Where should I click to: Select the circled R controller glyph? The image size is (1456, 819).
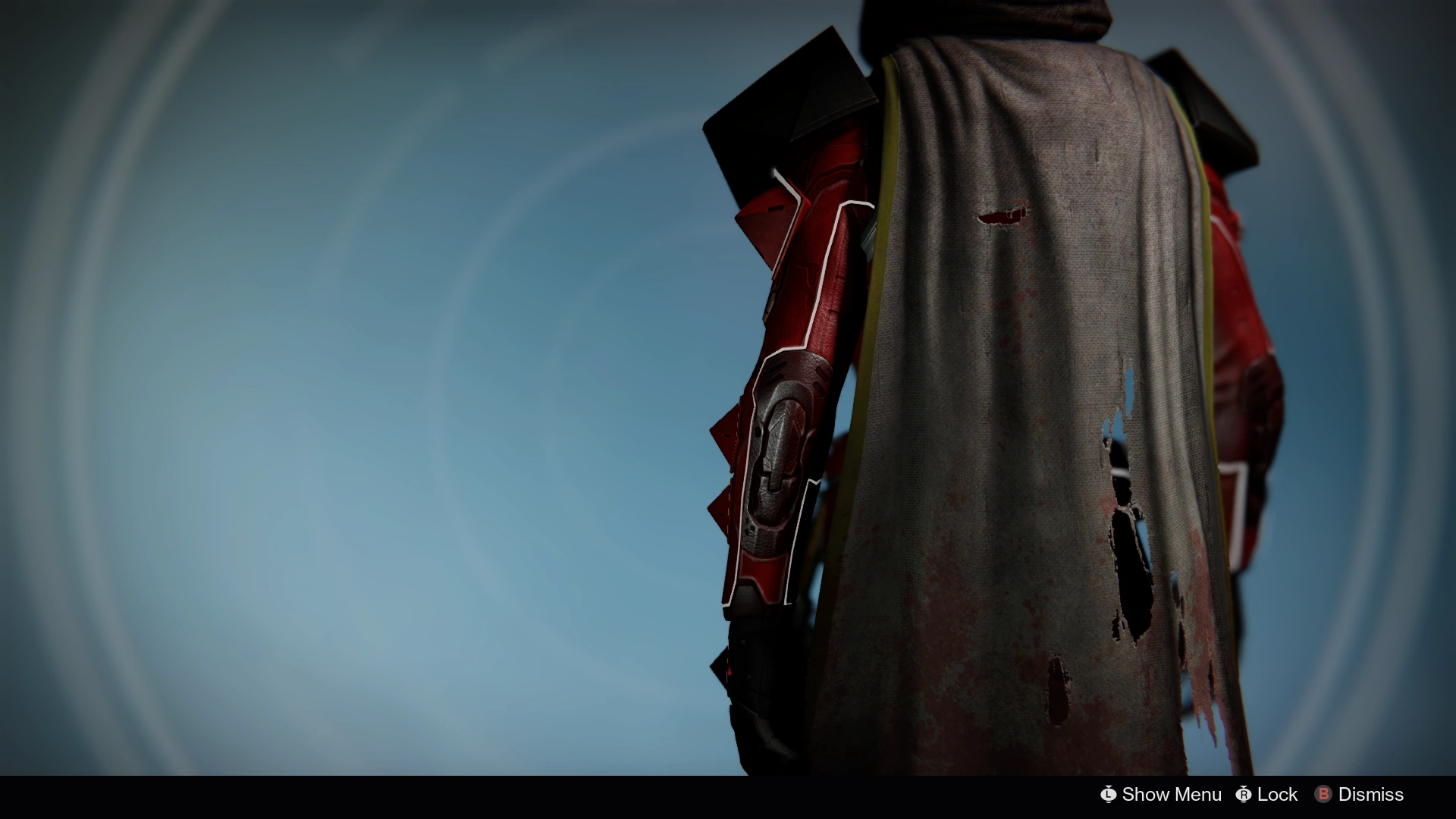pyautogui.click(x=1244, y=795)
